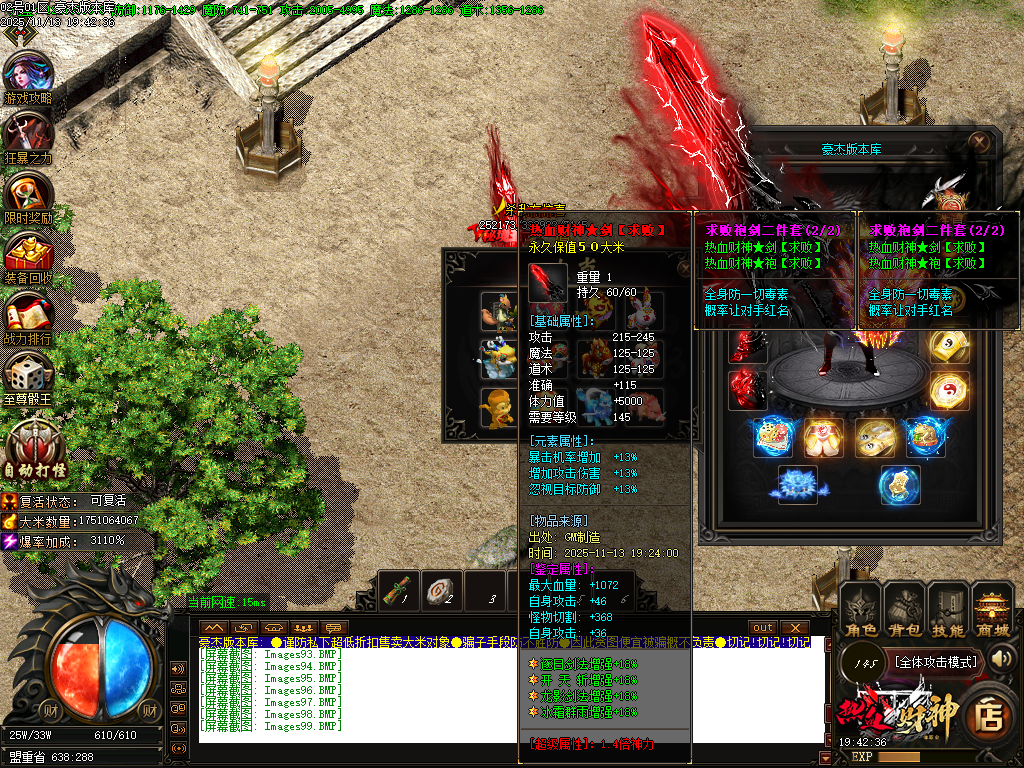
Task: Click the round 店 store button
Action: click(x=989, y=711)
